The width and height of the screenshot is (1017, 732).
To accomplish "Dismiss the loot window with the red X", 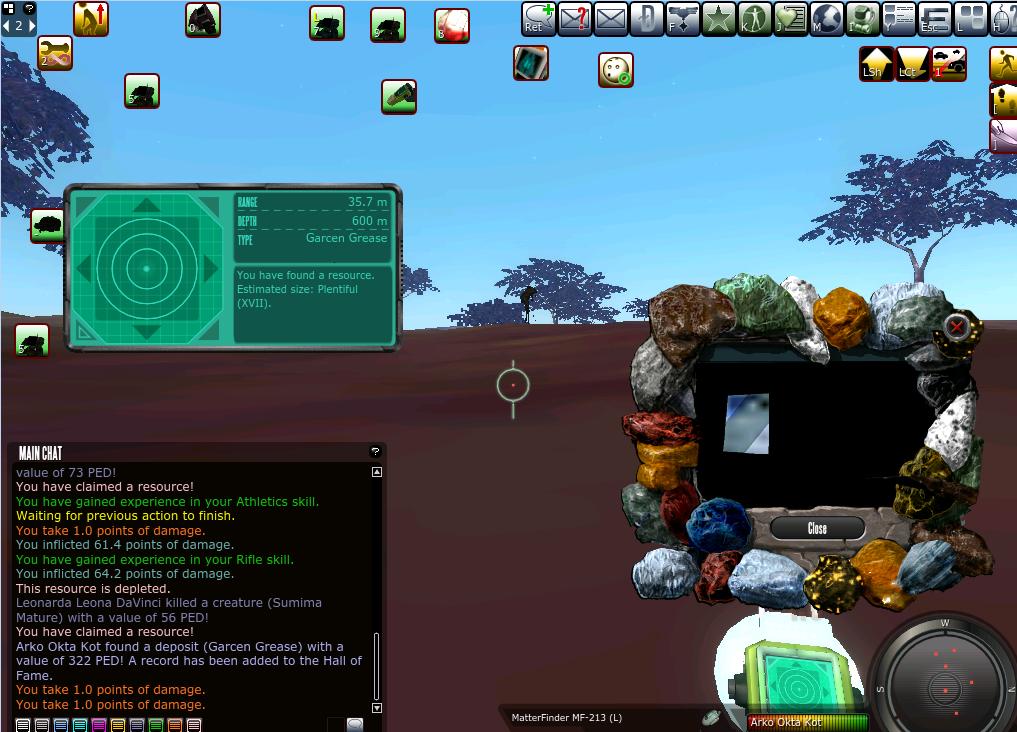I will pyautogui.click(x=957, y=326).
